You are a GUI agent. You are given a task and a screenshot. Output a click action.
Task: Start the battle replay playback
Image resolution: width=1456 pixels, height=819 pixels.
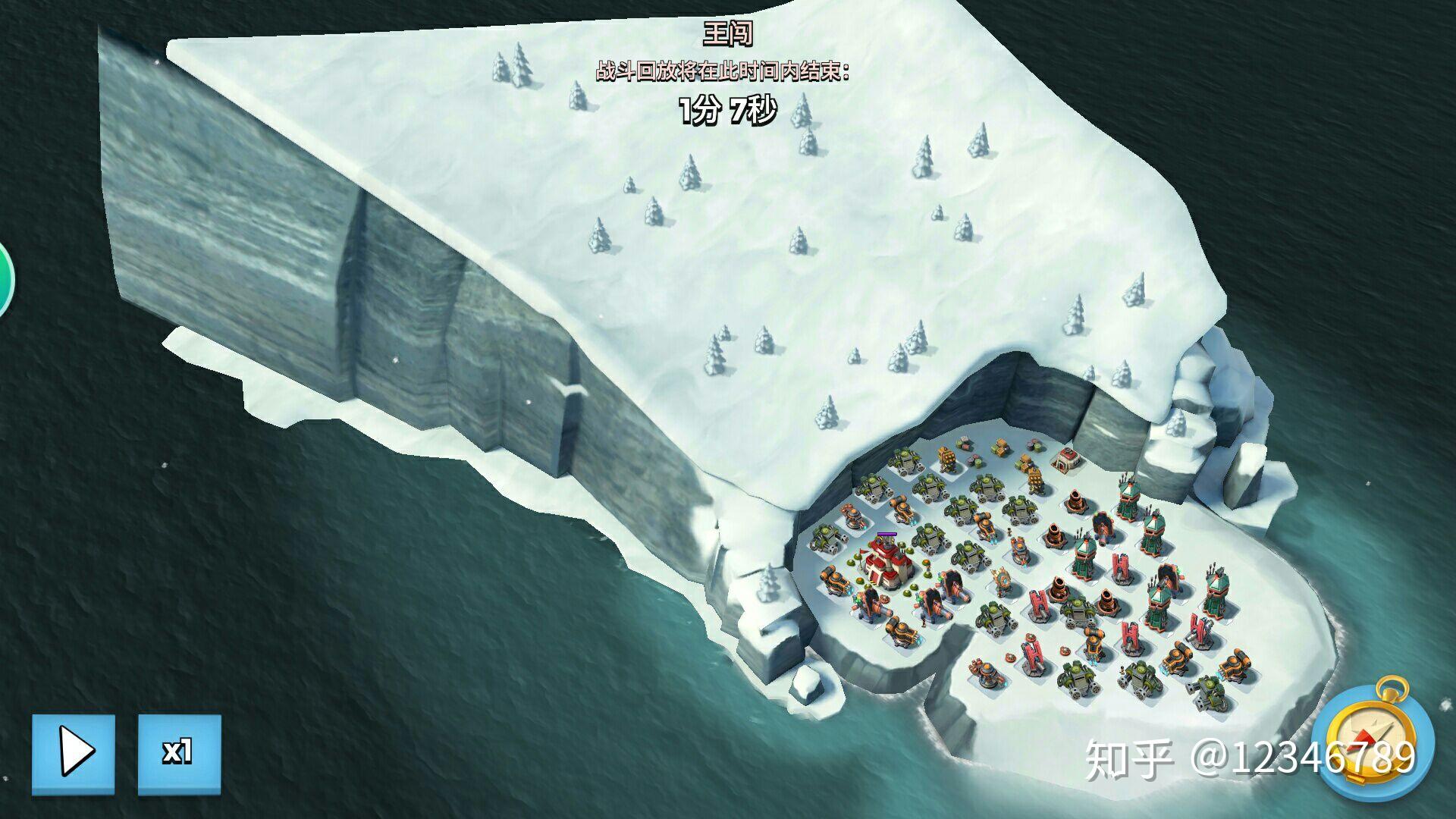[x=74, y=754]
